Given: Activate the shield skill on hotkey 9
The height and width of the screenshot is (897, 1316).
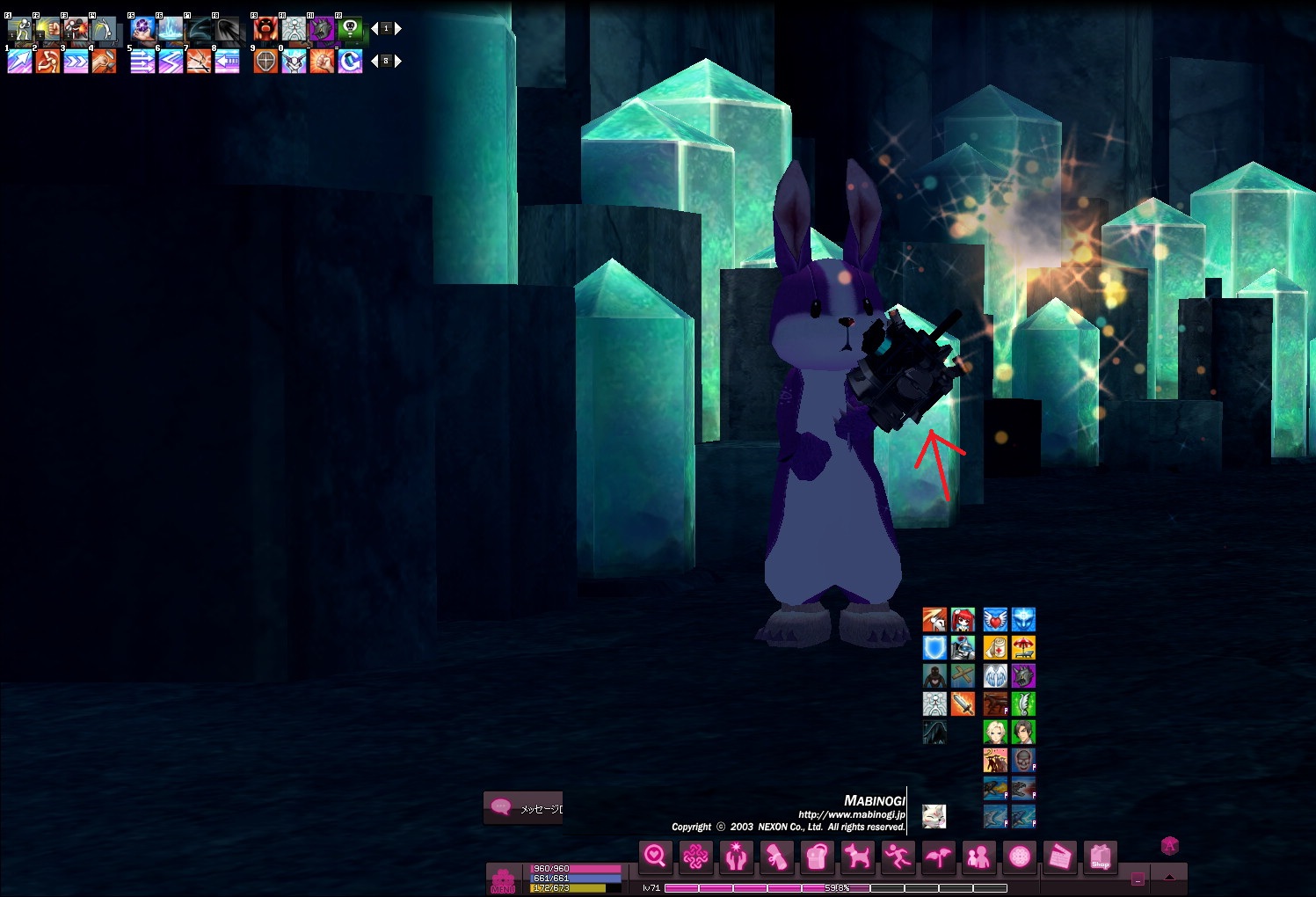Looking at the screenshot, I should click(265, 62).
